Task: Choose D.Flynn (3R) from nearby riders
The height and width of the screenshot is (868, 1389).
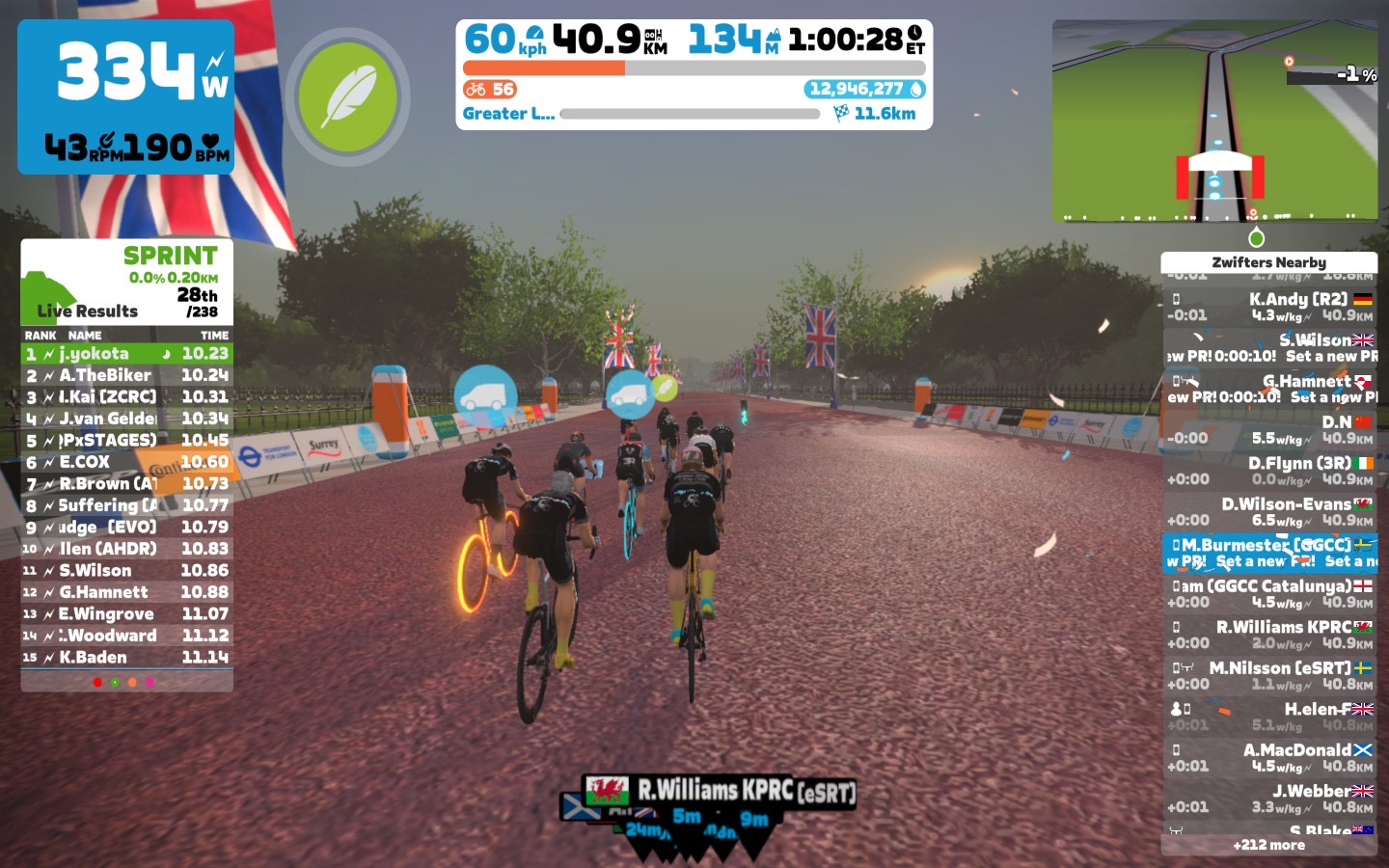Action: tap(1268, 471)
